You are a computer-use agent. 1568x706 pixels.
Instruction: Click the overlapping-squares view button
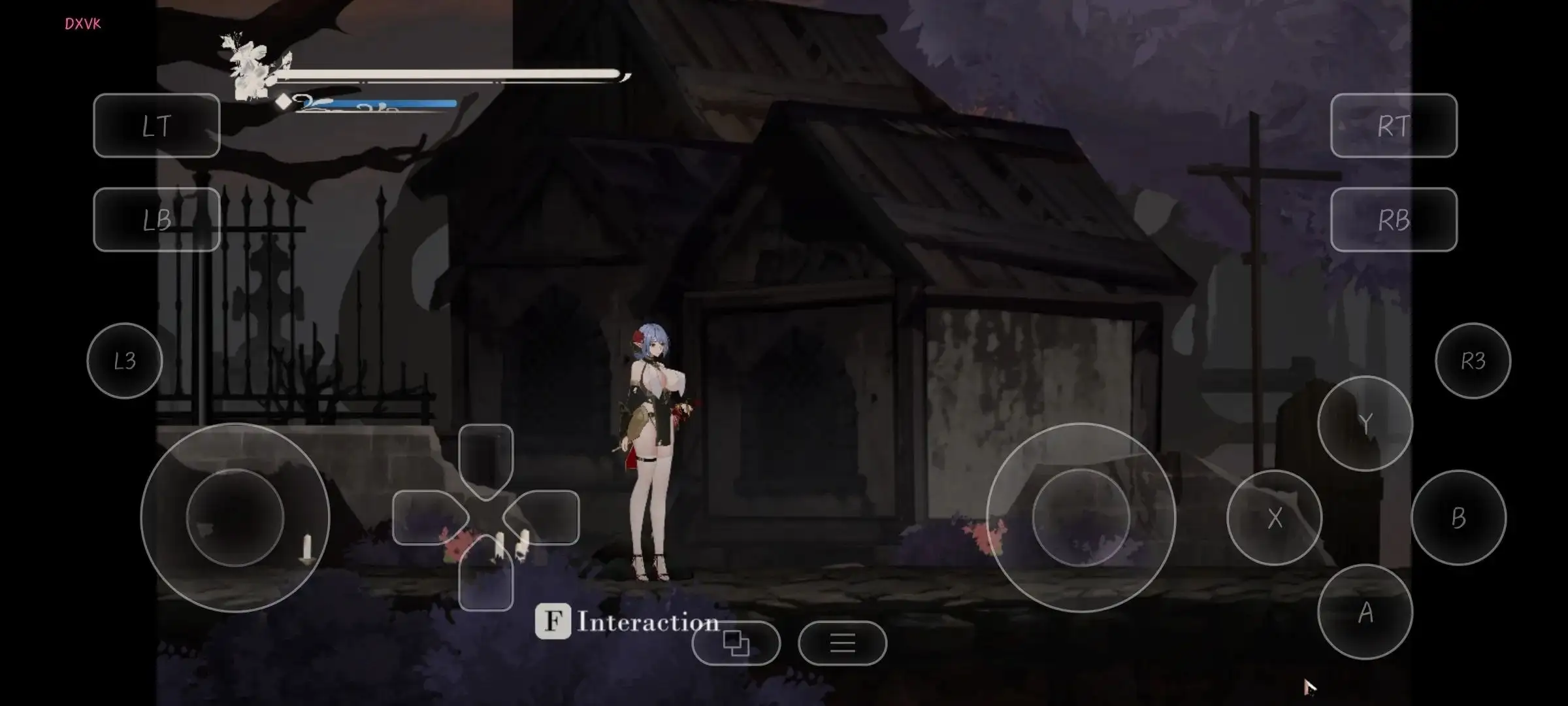tap(736, 643)
